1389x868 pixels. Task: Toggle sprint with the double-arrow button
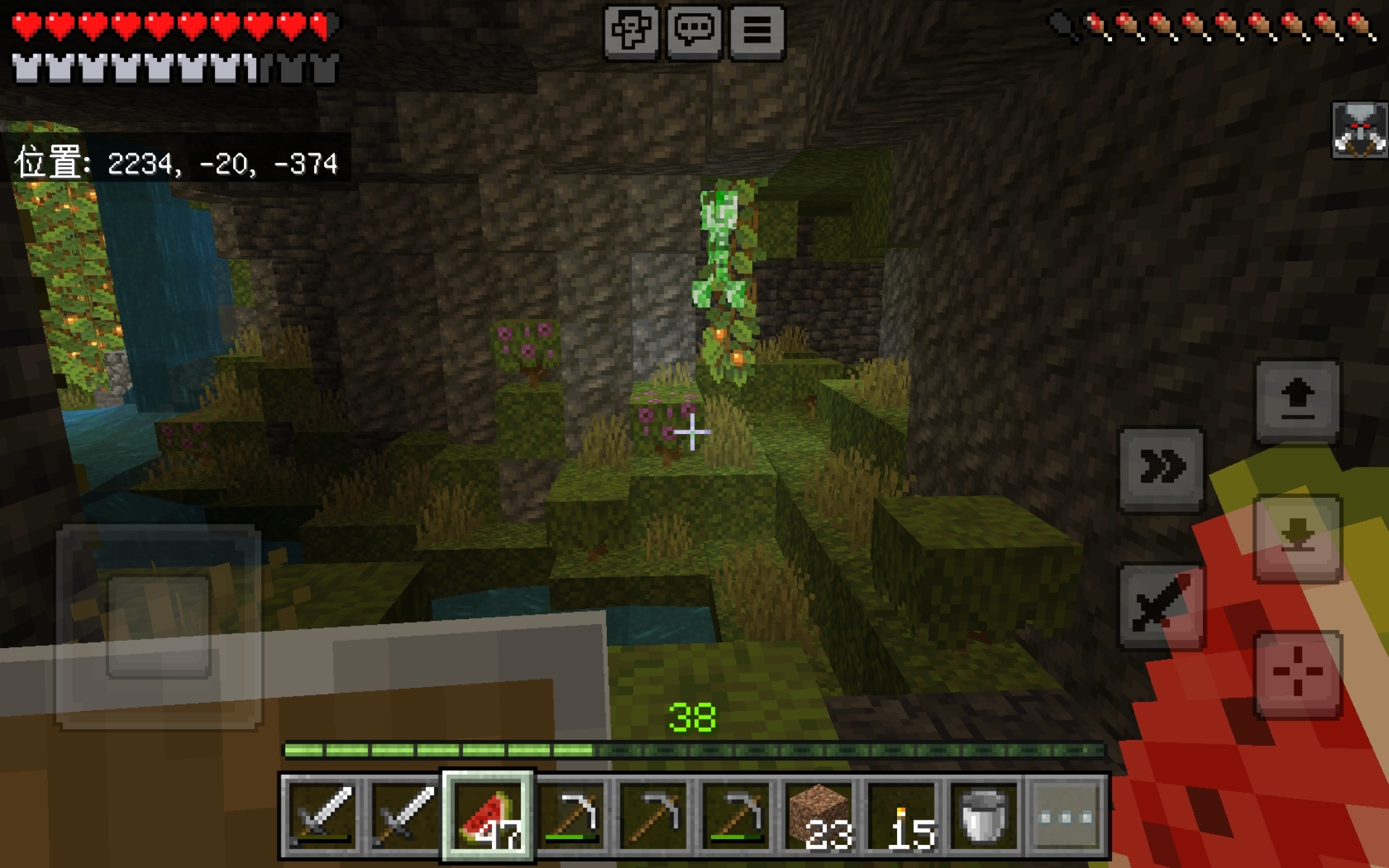[1161, 468]
